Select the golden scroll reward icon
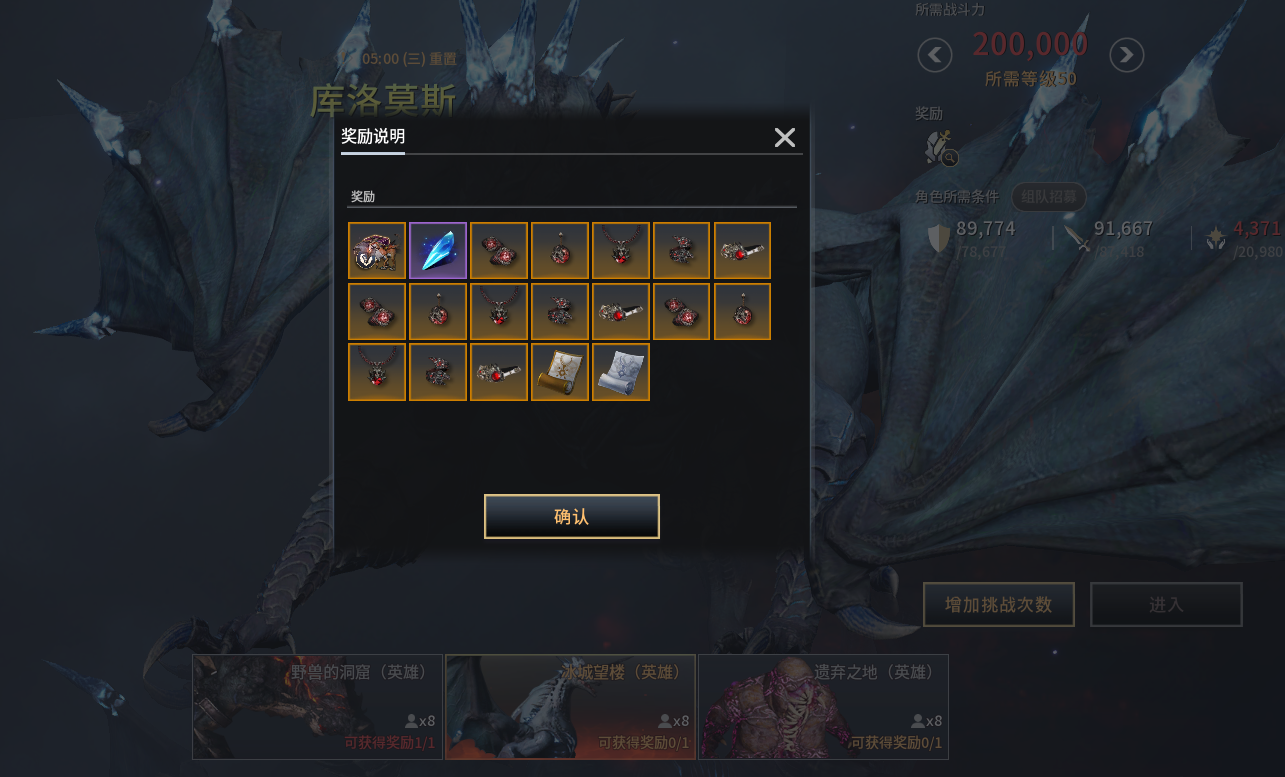1285x777 pixels. point(560,371)
